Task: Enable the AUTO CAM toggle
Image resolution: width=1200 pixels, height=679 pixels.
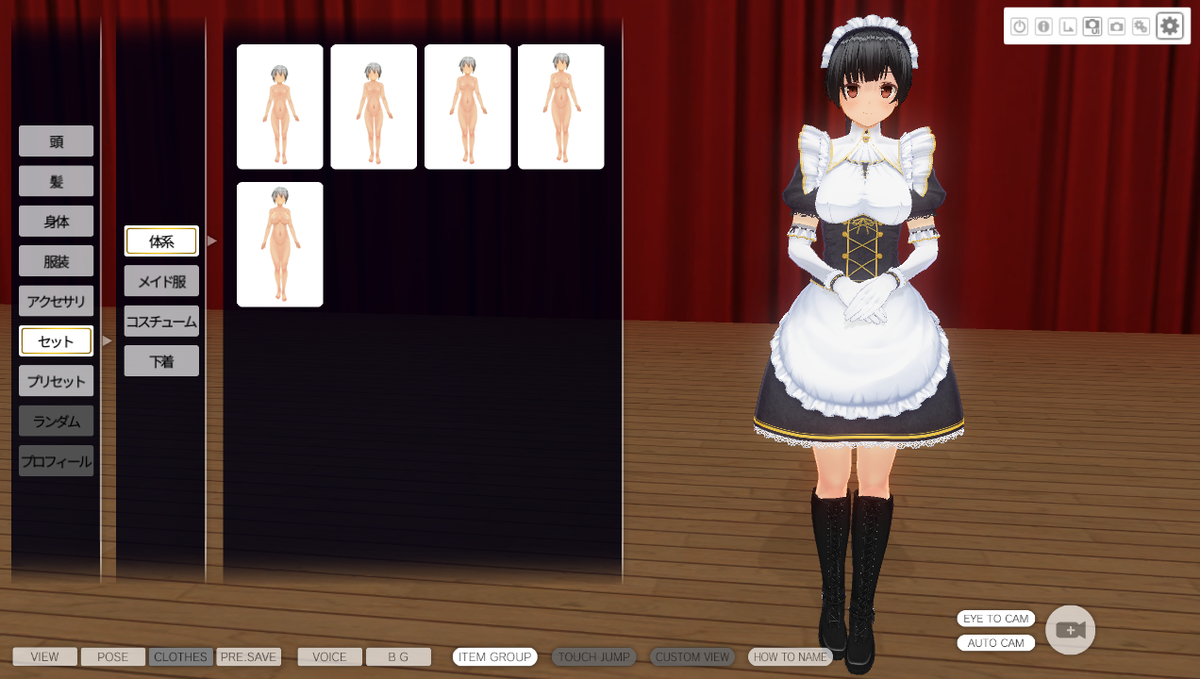Action: point(996,643)
